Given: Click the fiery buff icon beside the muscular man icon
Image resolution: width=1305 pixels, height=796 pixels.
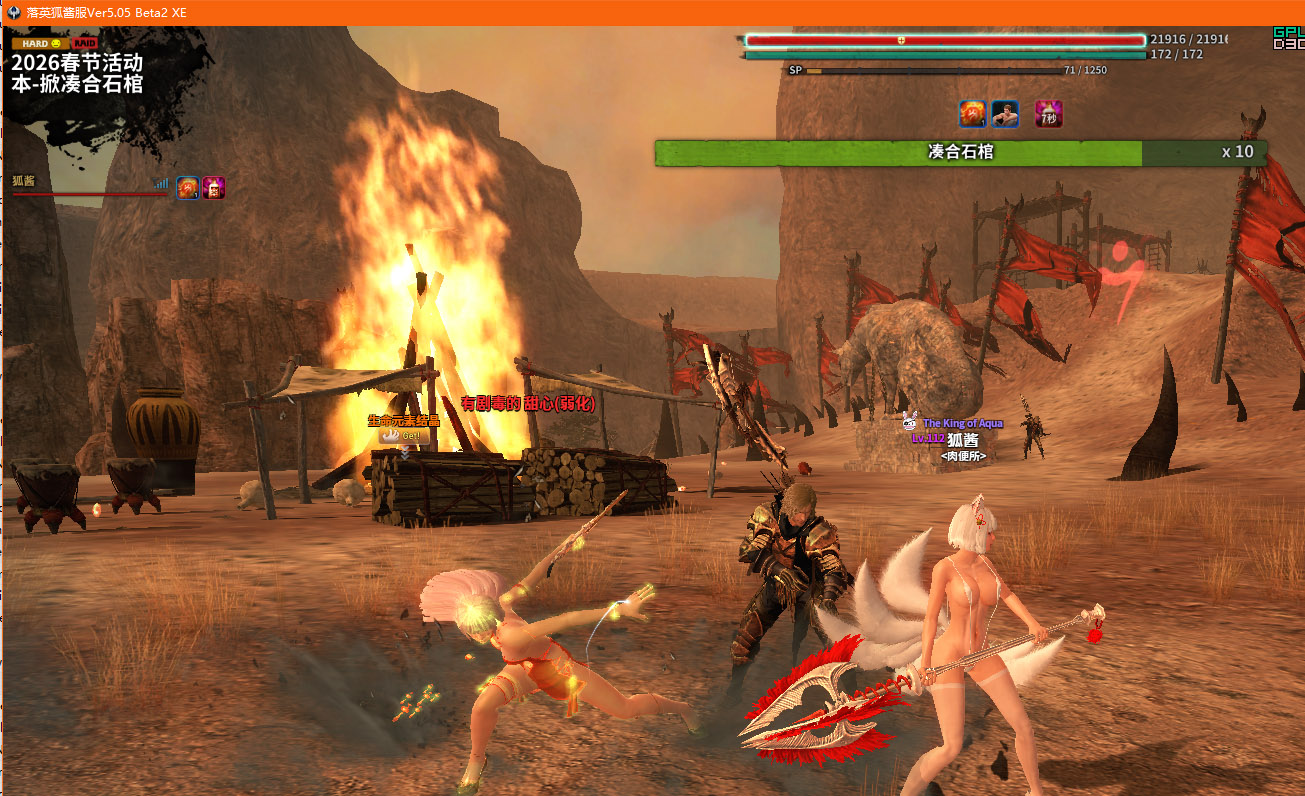Looking at the screenshot, I should coord(973,114).
